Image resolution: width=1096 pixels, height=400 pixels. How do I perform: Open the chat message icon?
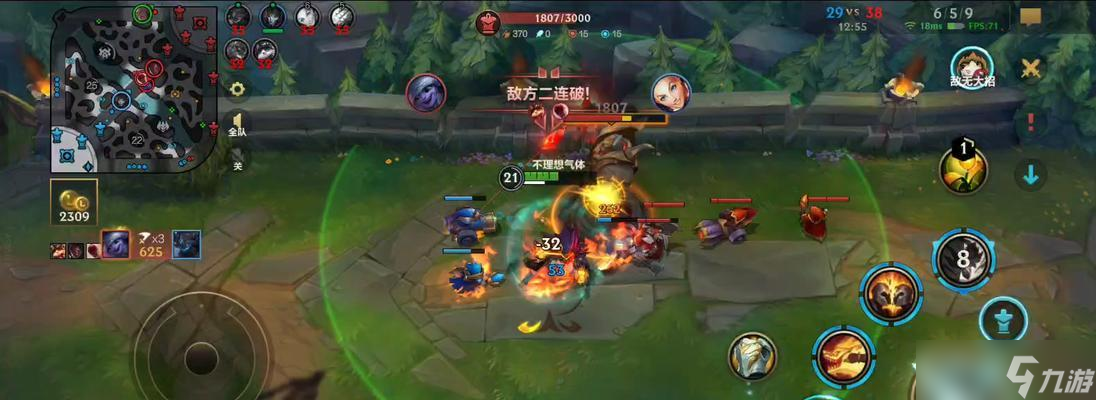pyautogui.click(x=1031, y=18)
